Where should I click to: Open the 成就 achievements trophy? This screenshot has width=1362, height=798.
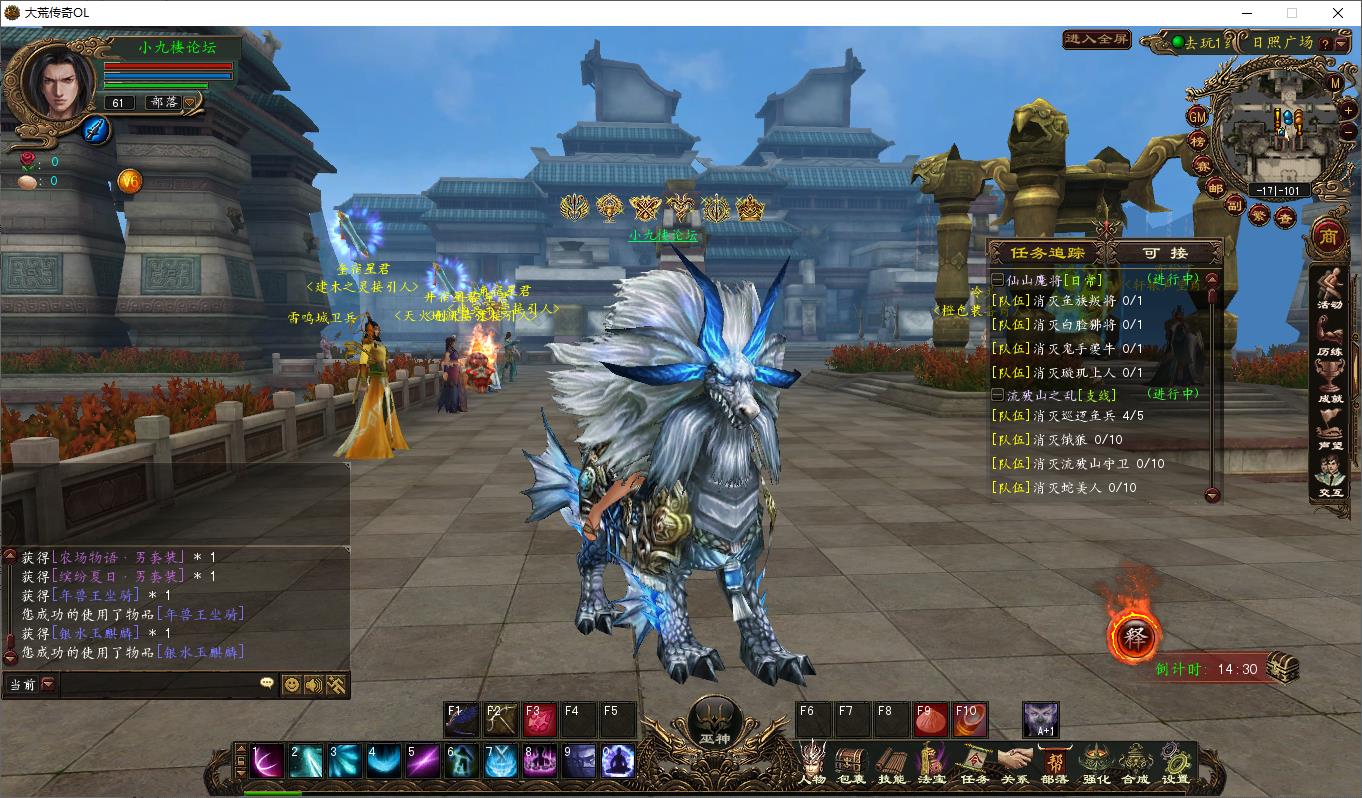pos(1329,386)
